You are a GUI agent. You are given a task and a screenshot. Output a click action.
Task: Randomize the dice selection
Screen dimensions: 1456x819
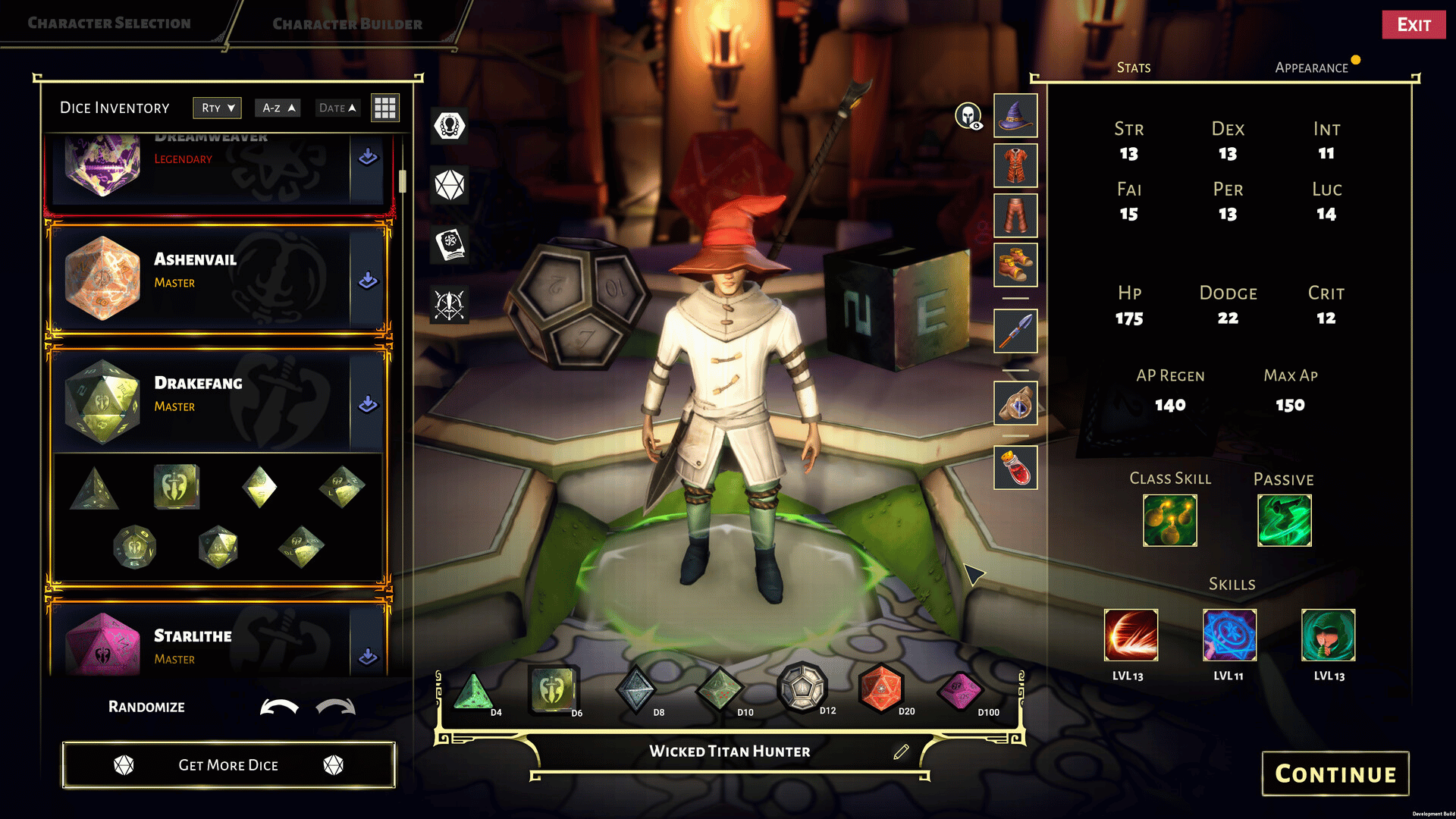(146, 707)
